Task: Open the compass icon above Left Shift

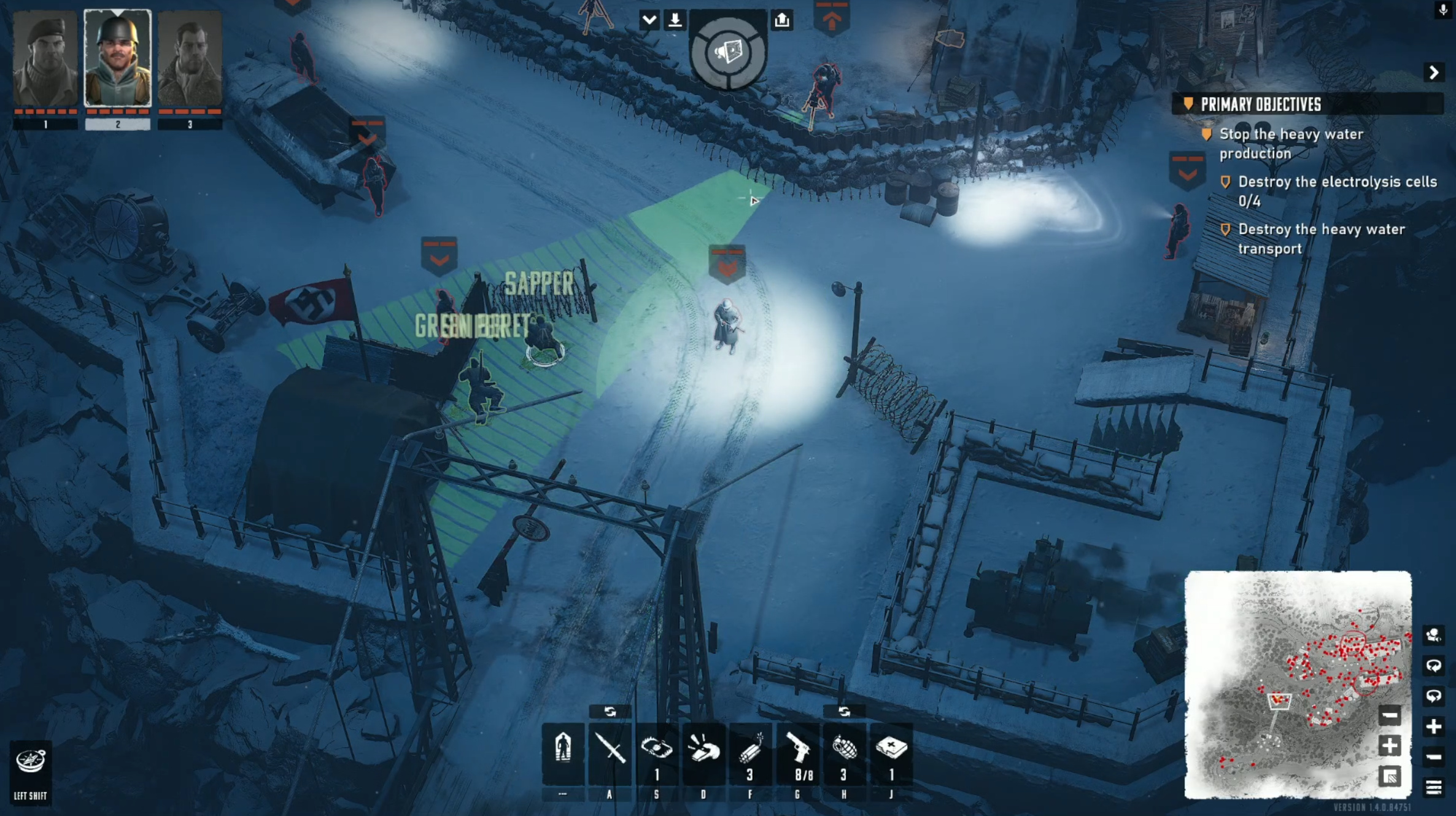Action: (x=30, y=762)
